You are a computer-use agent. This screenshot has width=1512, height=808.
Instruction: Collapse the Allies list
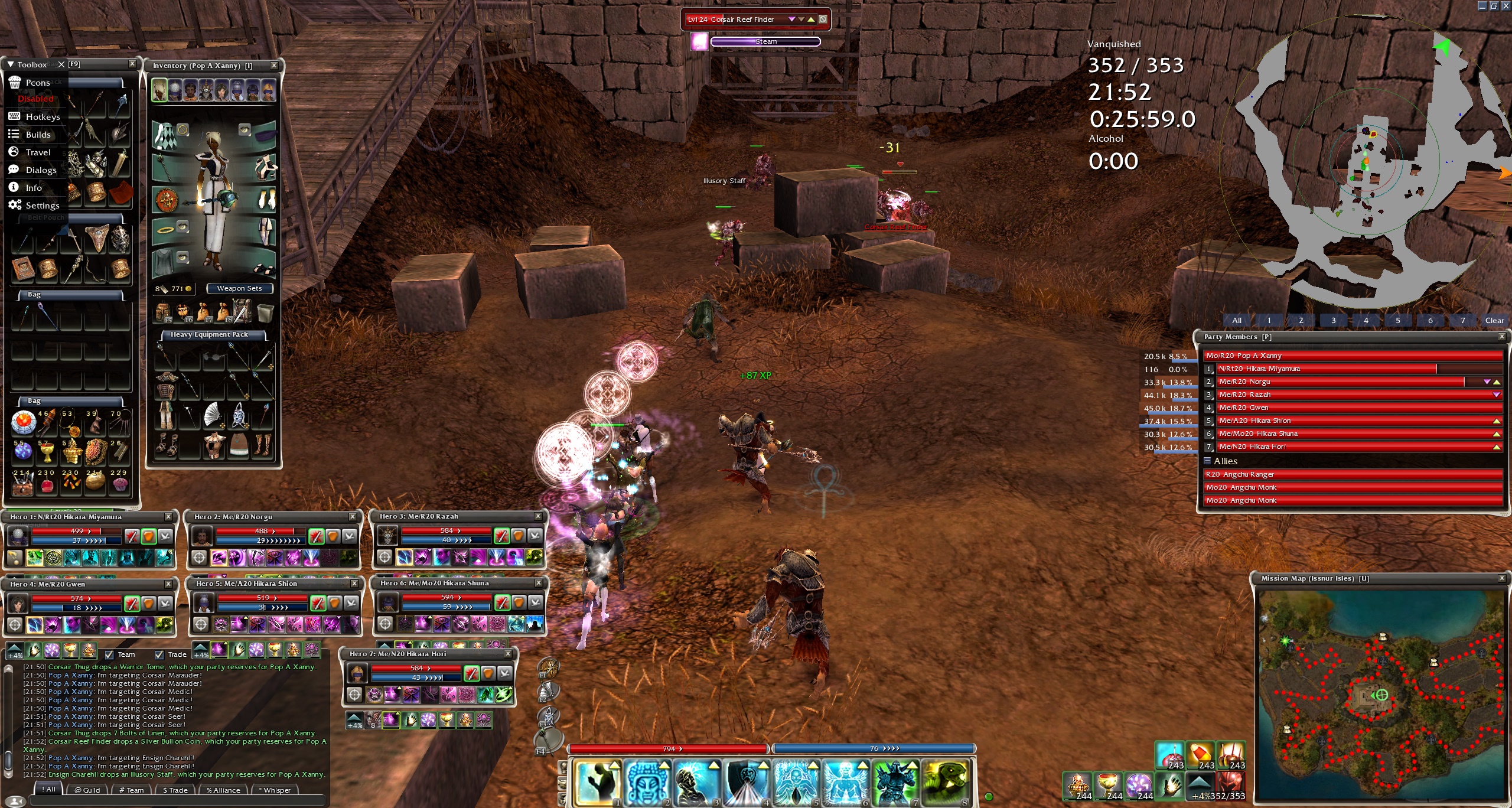coord(1208,461)
